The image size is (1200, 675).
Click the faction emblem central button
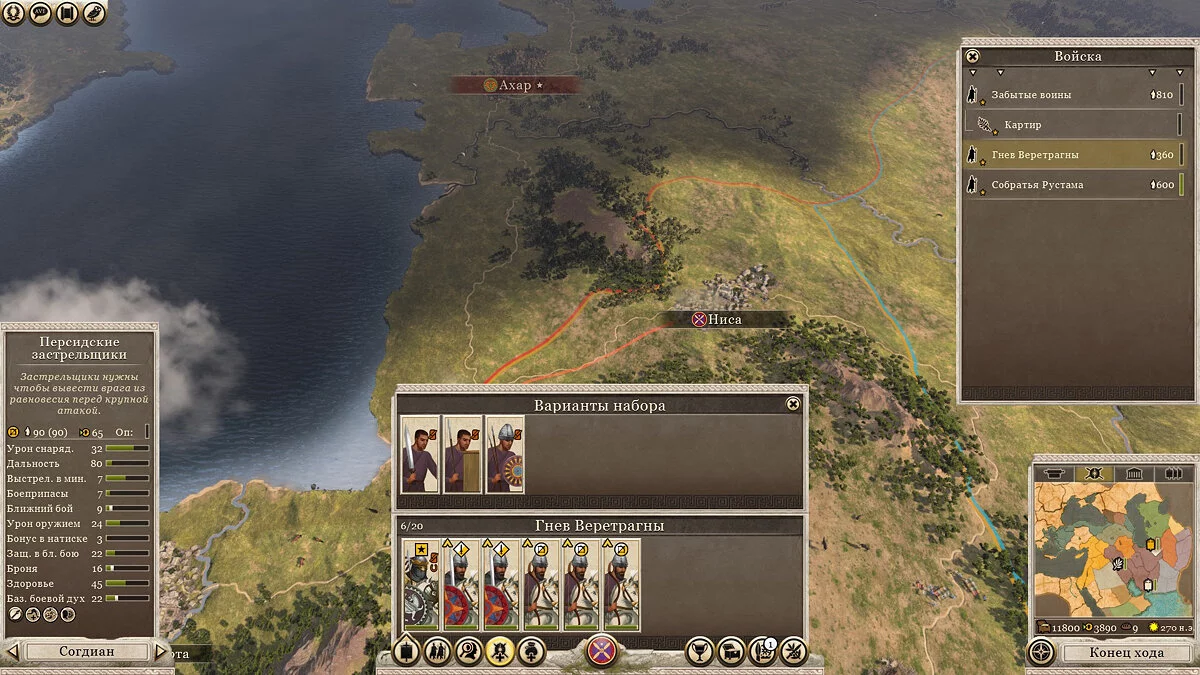tap(601, 651)
